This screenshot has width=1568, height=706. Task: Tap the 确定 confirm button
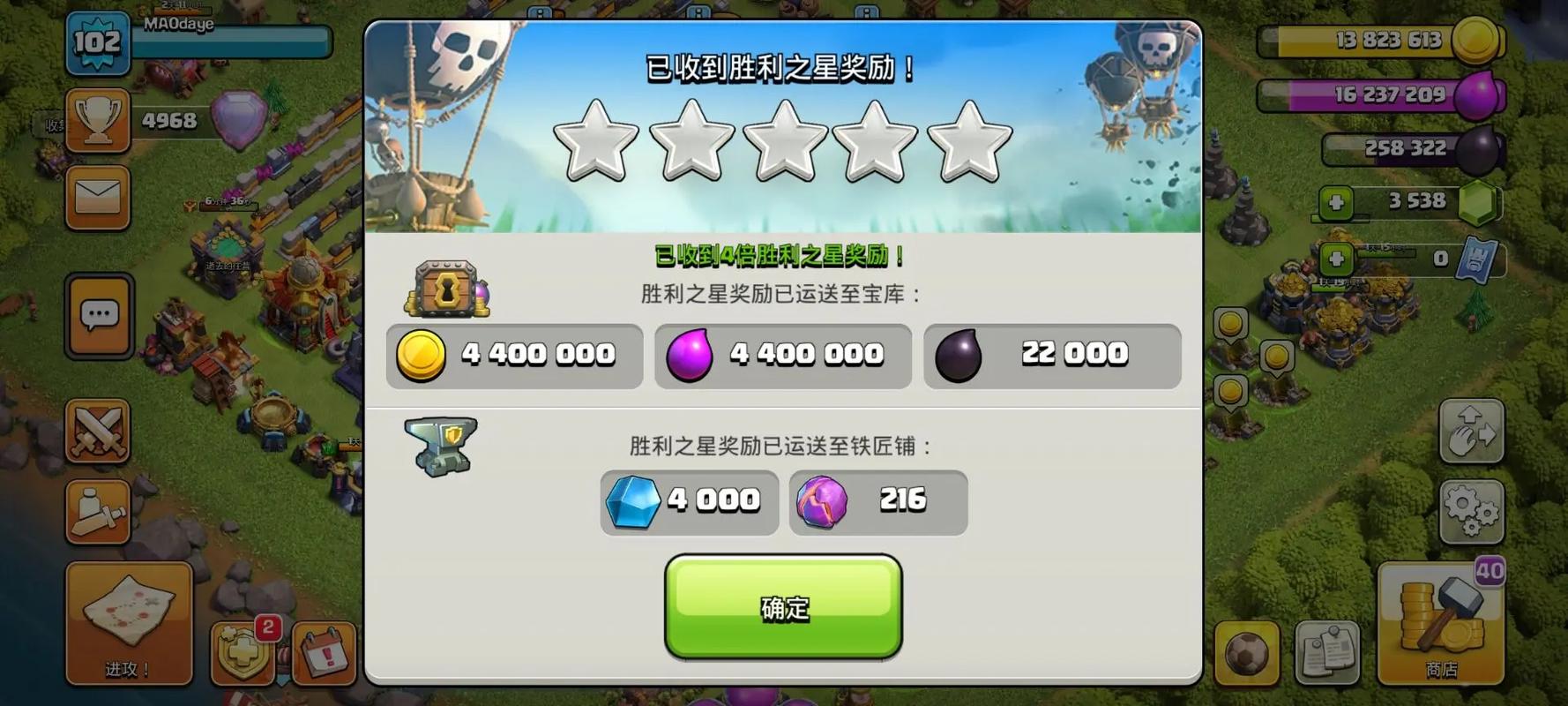coord(781,608)
